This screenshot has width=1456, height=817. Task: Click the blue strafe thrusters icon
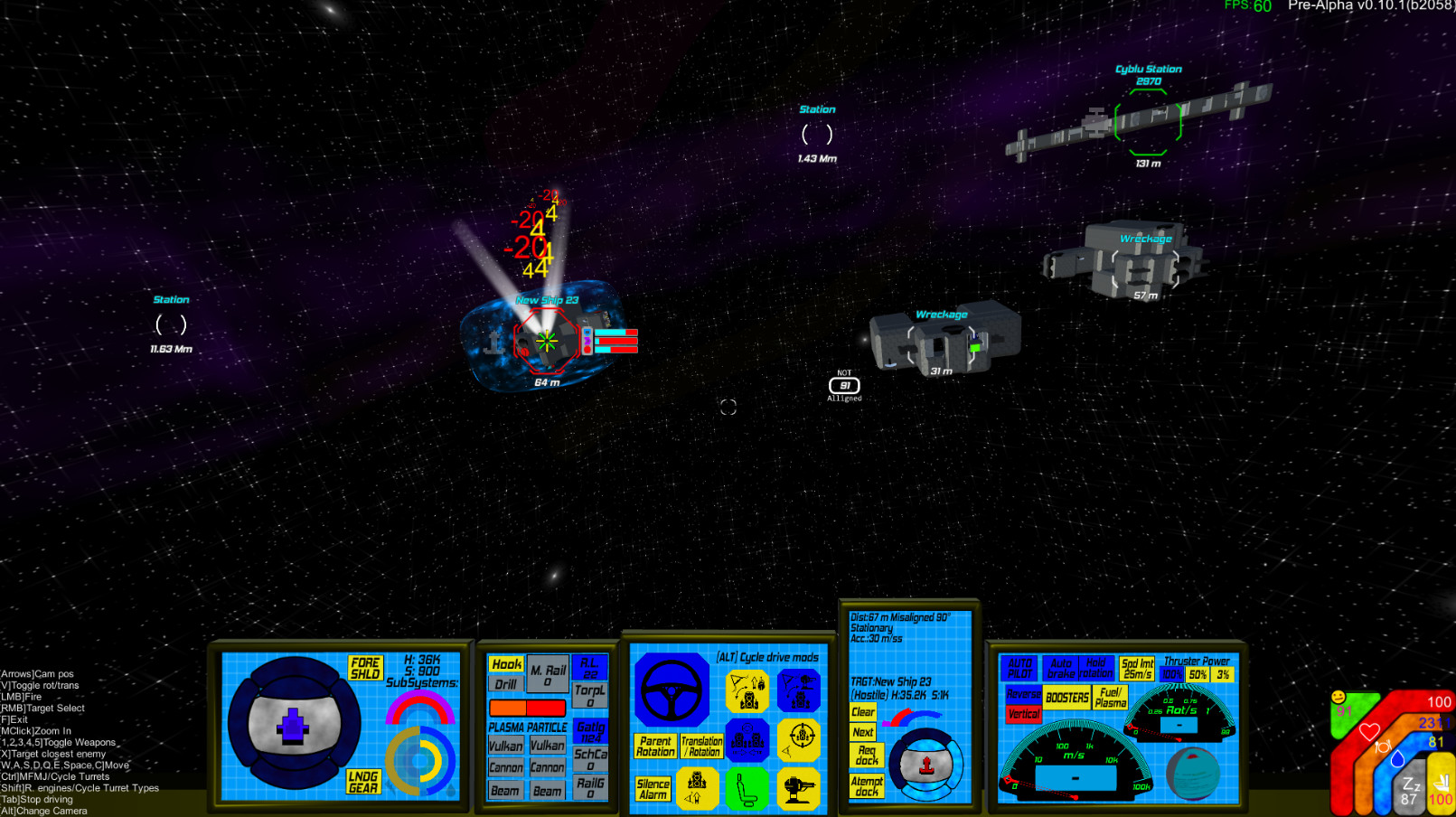pyautogui.click(x=747, y=740)
